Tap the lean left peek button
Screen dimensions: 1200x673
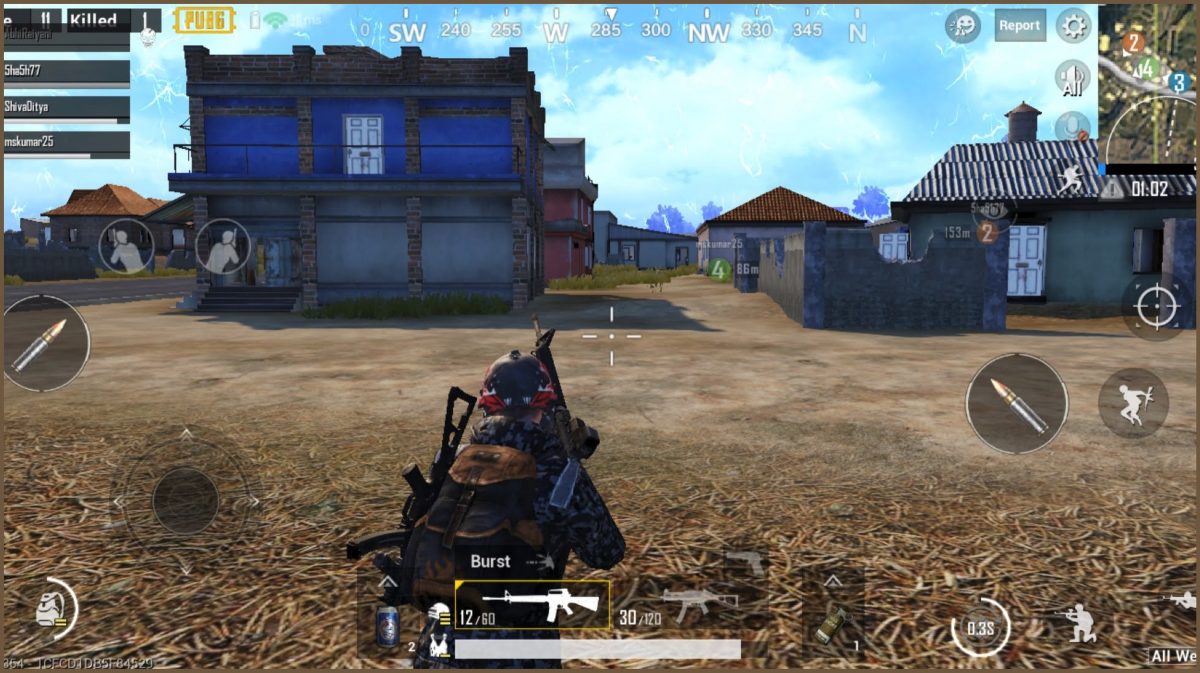(127, 246)
